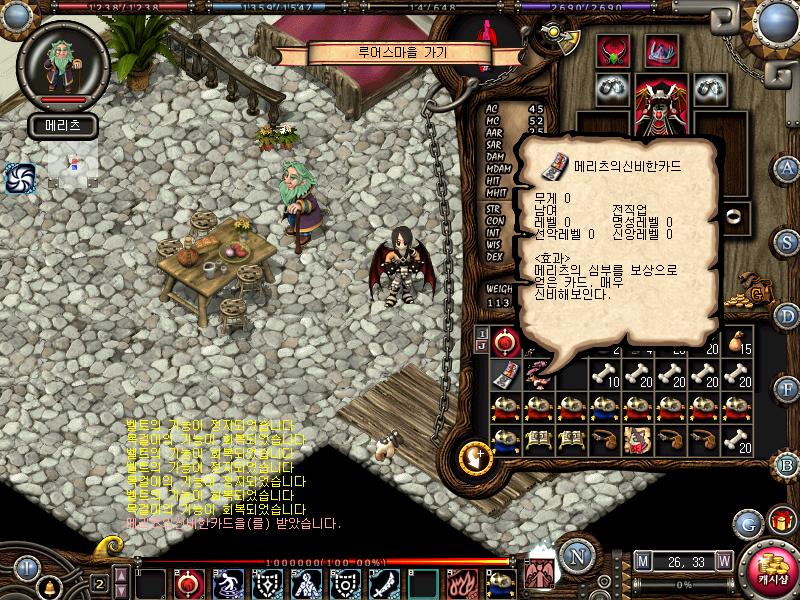Open the red gift box icon

tap(780, 521)
